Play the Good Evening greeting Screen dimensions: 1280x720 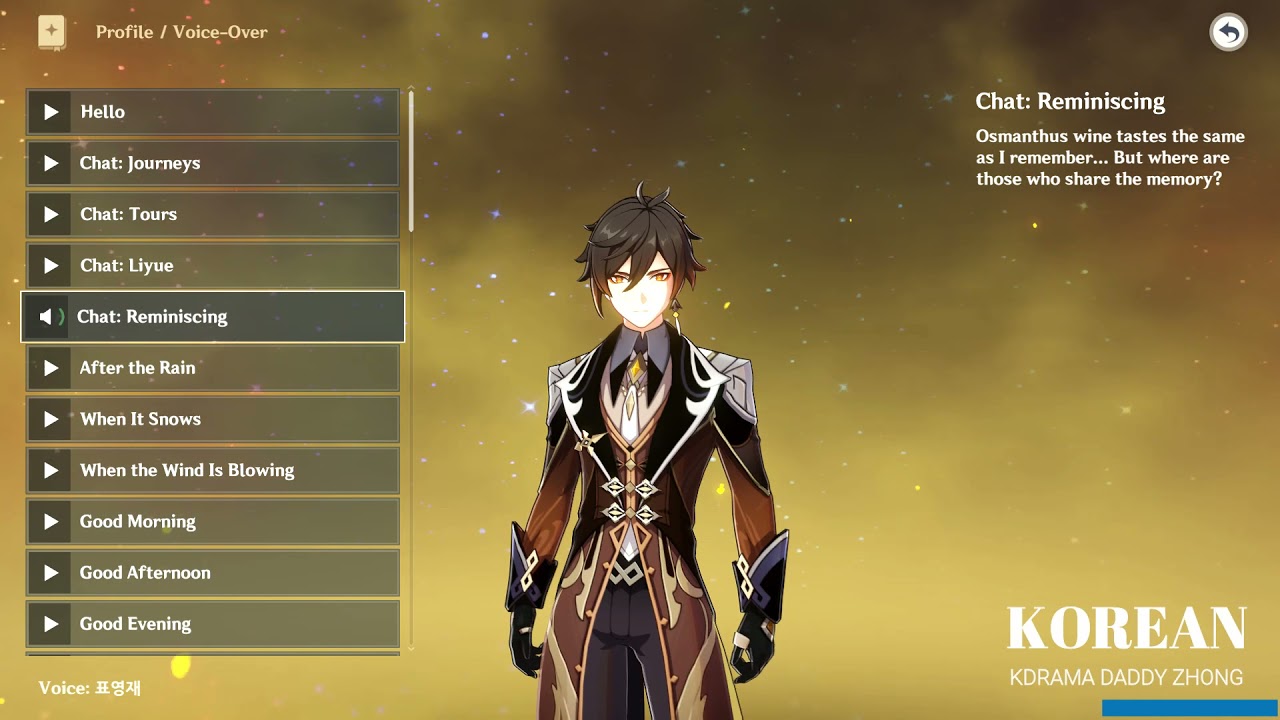(212, 624)
